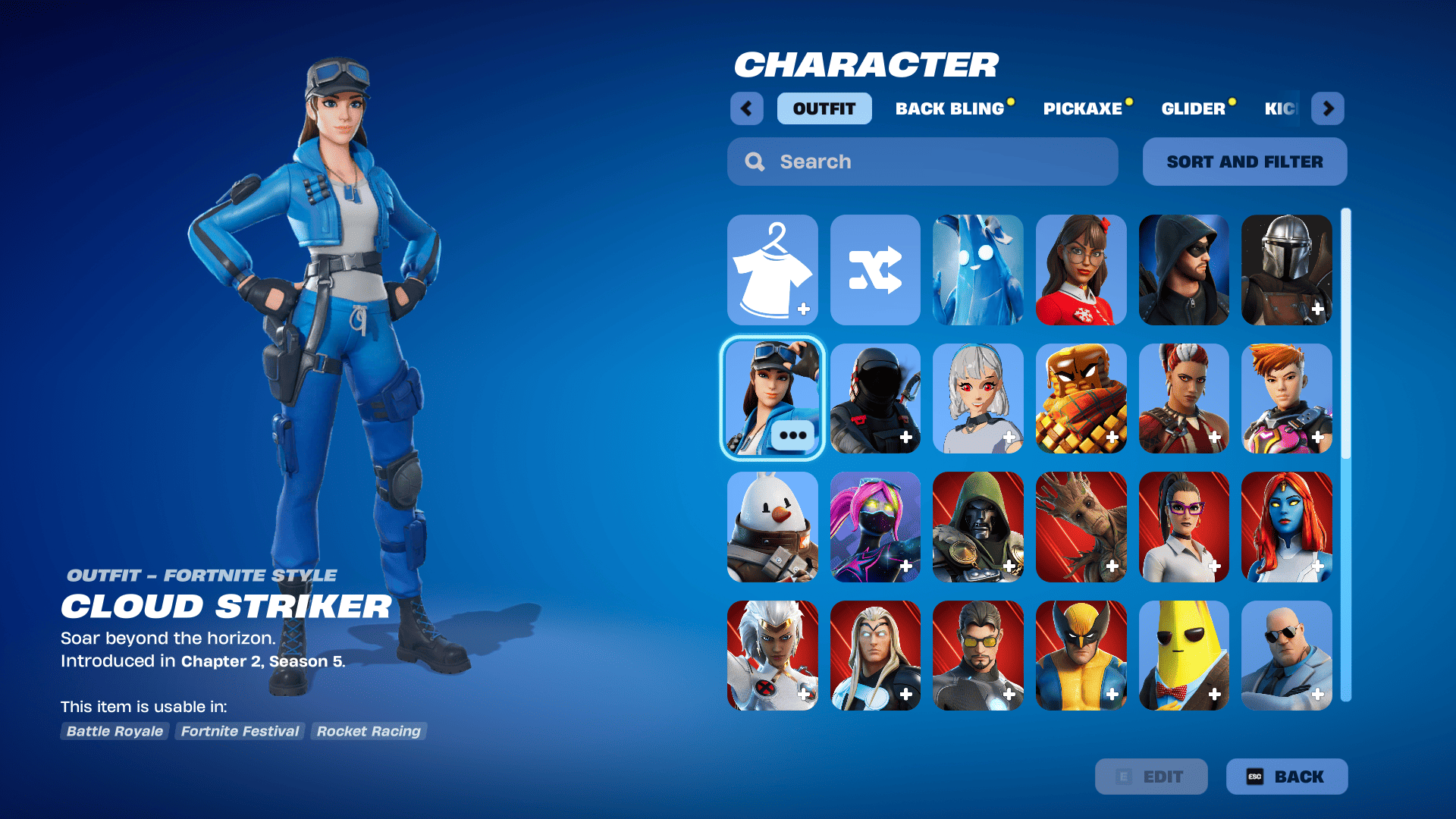The width and height of the screenshot is (1456, 819).
Task: Open the t-shirt hanger preset tile
Action: tap(772, 270)
